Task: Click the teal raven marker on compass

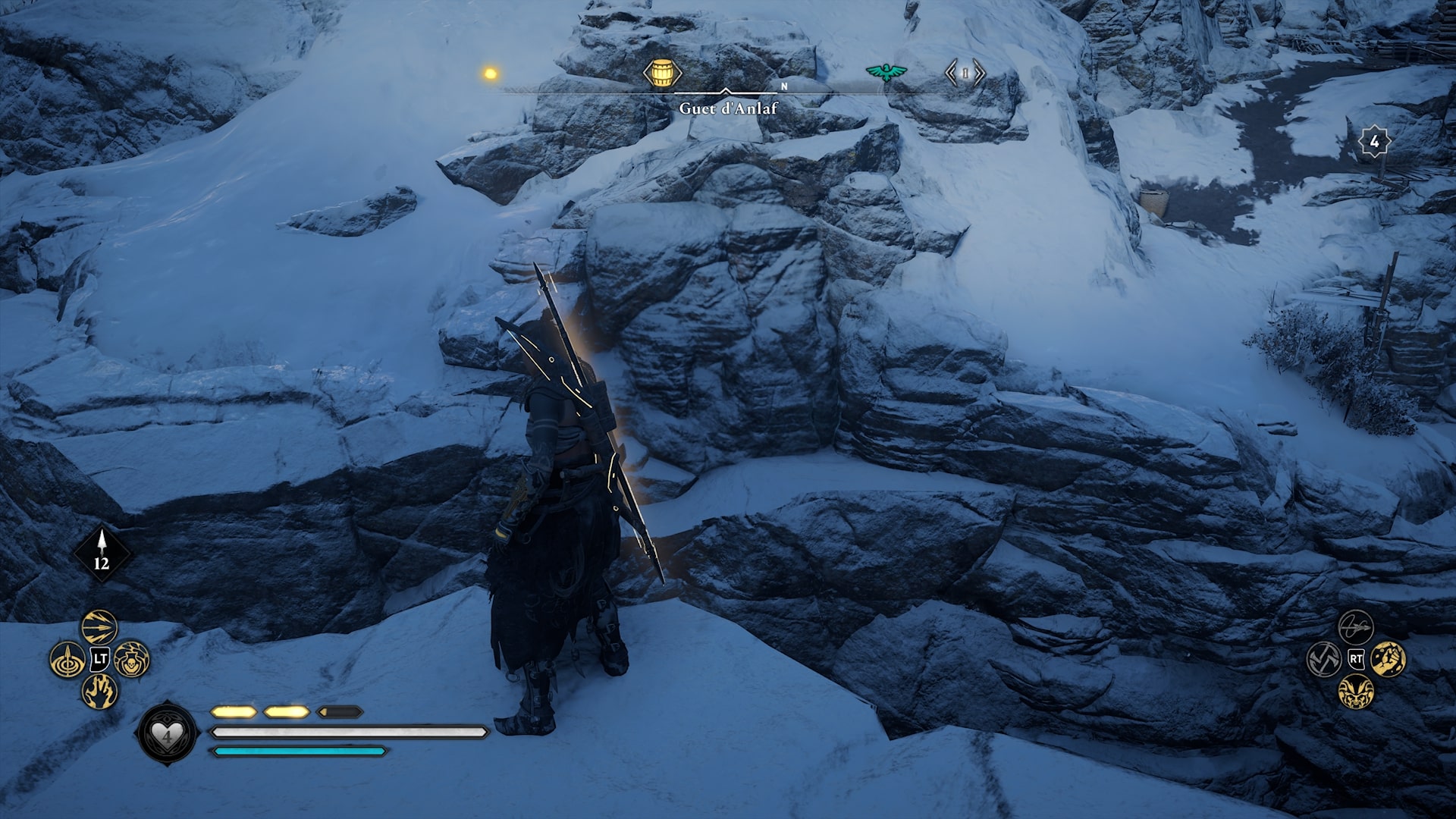Action: 886,72
